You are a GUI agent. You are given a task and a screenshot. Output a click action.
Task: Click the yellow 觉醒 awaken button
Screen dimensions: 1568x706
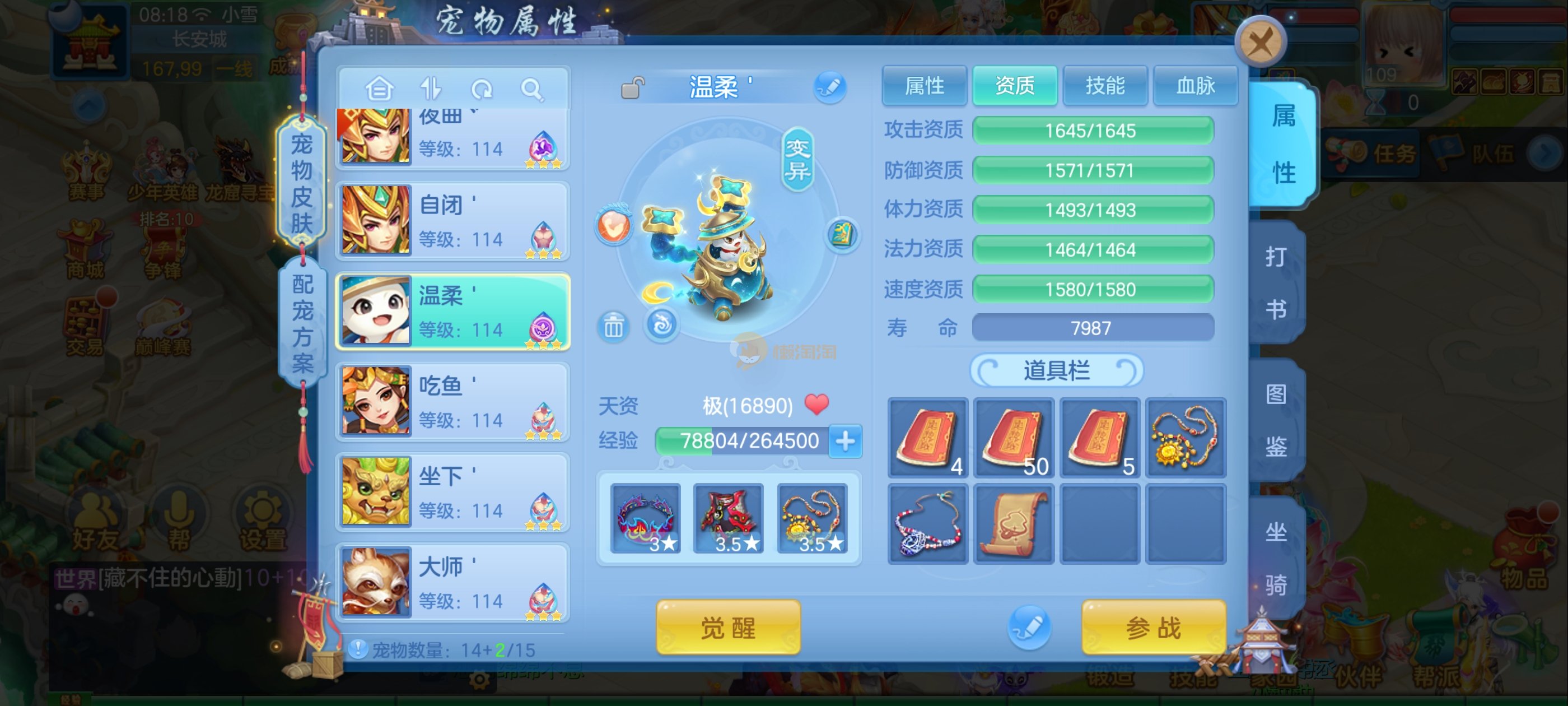(727, 627)
